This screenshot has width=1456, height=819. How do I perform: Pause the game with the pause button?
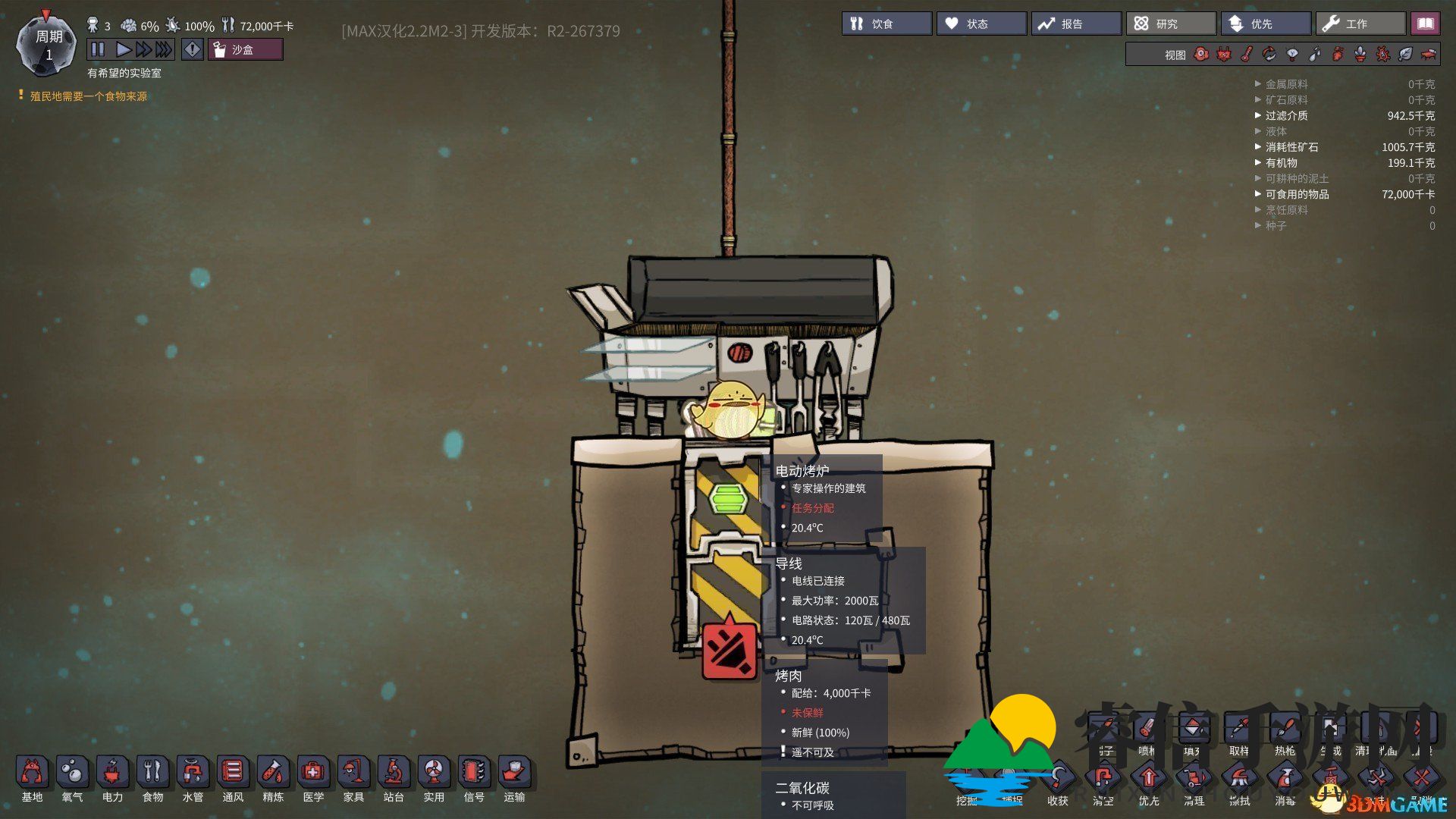coord(98,49)
